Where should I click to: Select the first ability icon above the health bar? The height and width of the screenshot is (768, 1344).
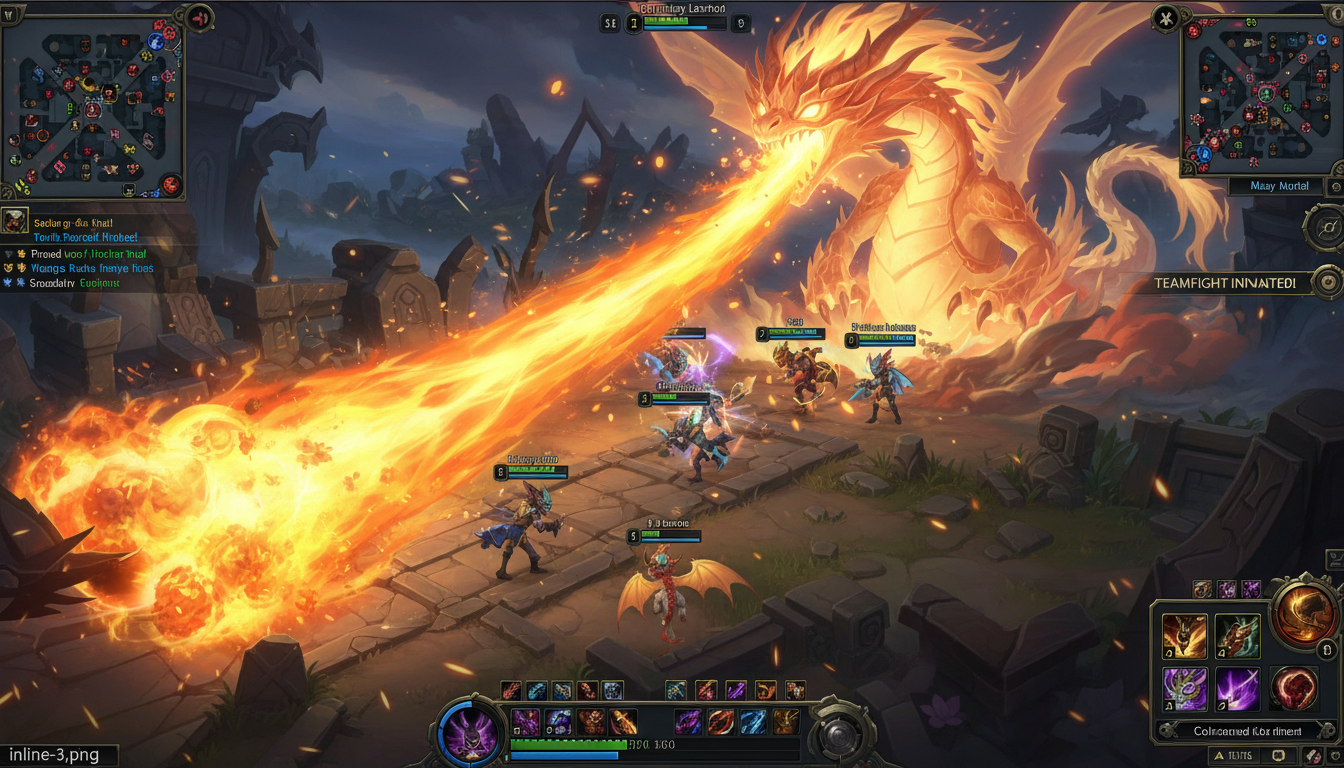coord(510,689)
